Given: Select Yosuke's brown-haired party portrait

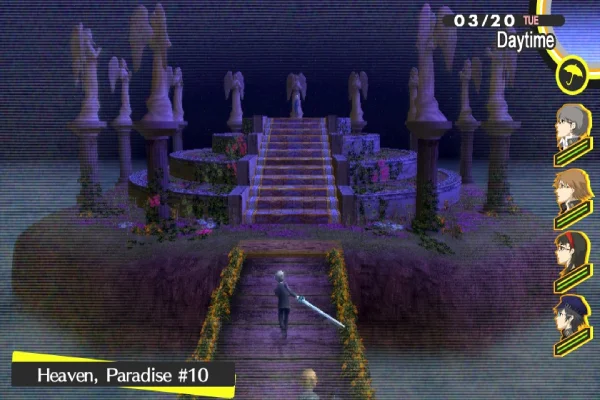Looking at the screenshot, I should point(572,189).
